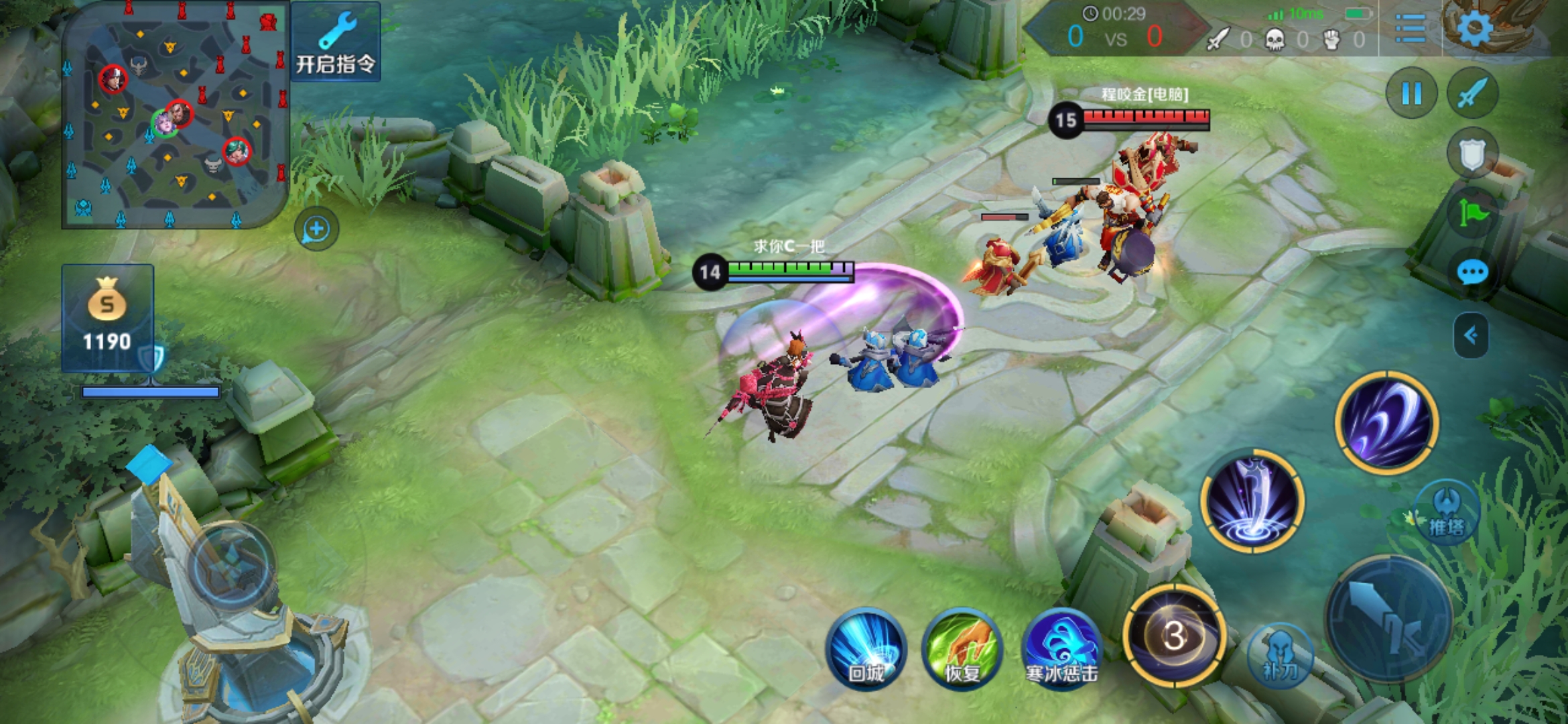Open the scoreboard list icon
Image resolution: width=1568 pixels, height=724 pixels.
[x=1411, y=28]
